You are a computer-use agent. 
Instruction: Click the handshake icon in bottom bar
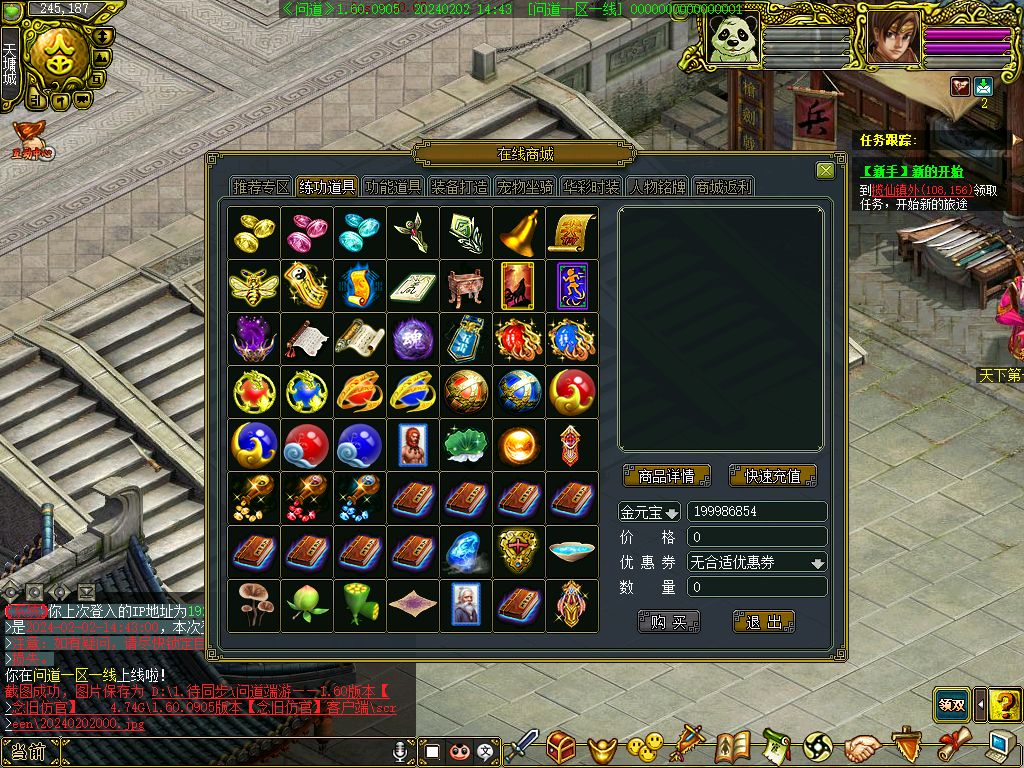click(x=861, y=747)
